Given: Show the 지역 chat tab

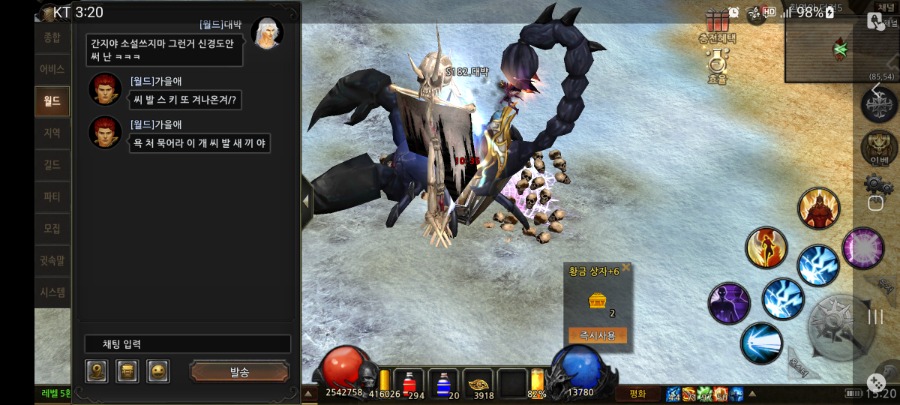Looking at the screenshot, I should 52,133.
